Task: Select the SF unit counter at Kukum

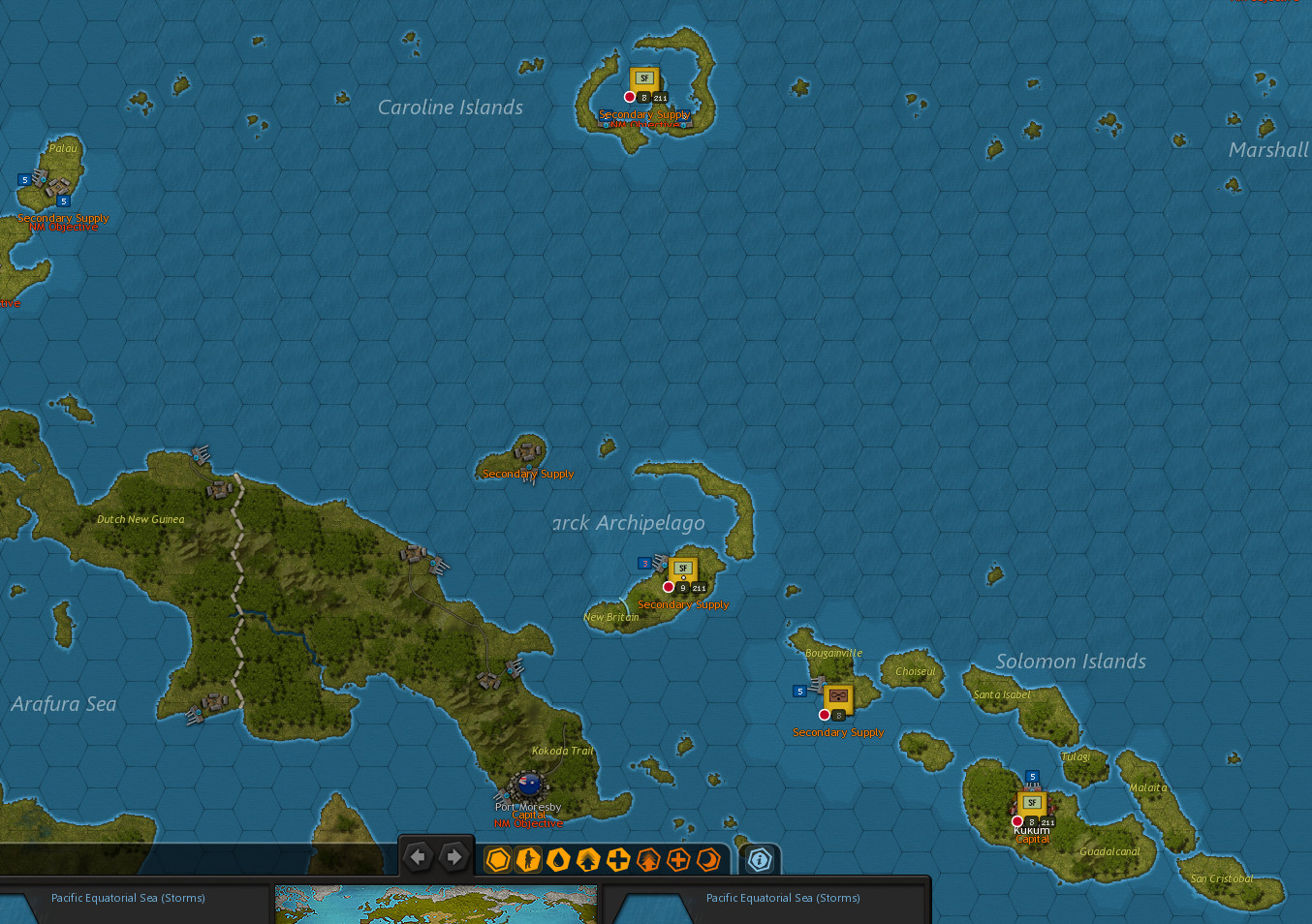Action: [x=1031, y=802]
